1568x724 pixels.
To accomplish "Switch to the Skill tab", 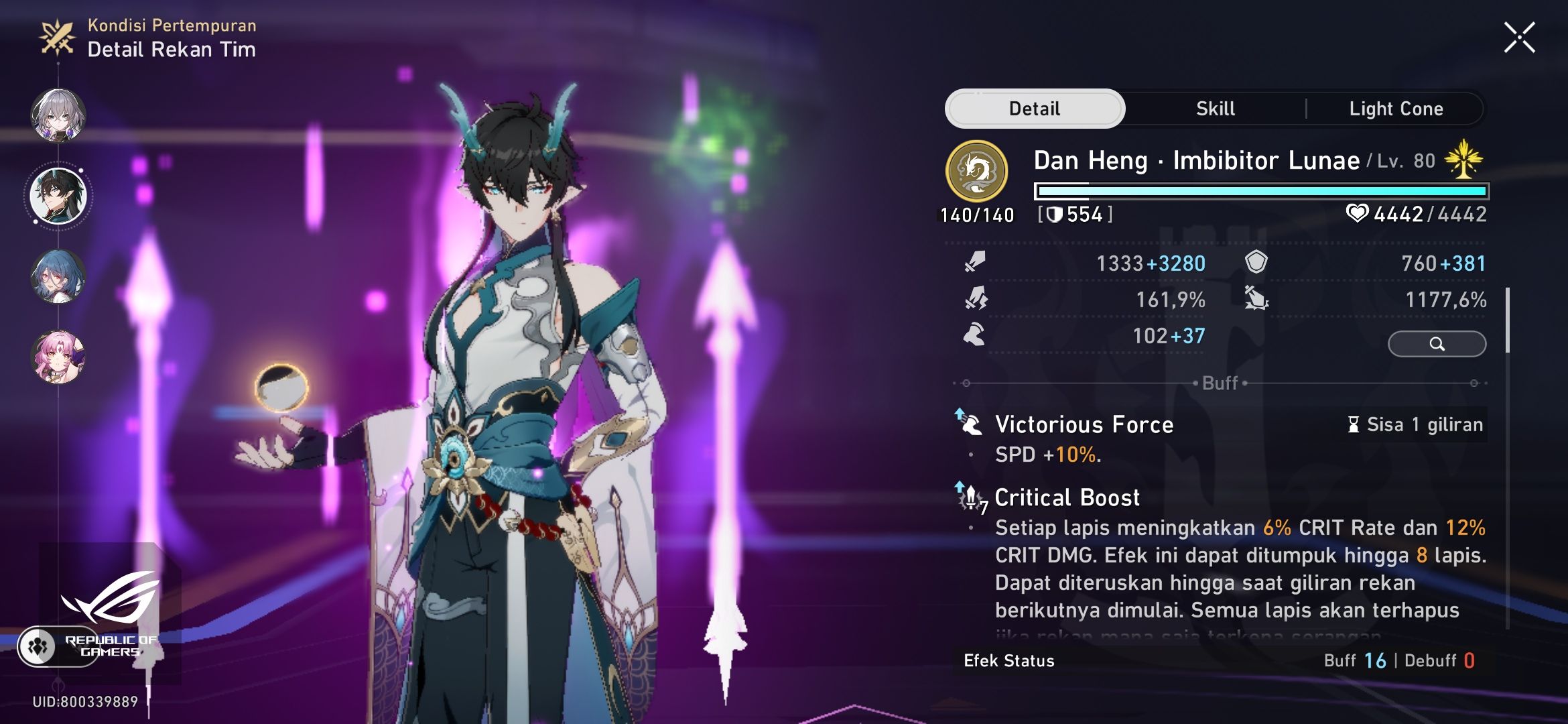I will (x=1215, y=109).
